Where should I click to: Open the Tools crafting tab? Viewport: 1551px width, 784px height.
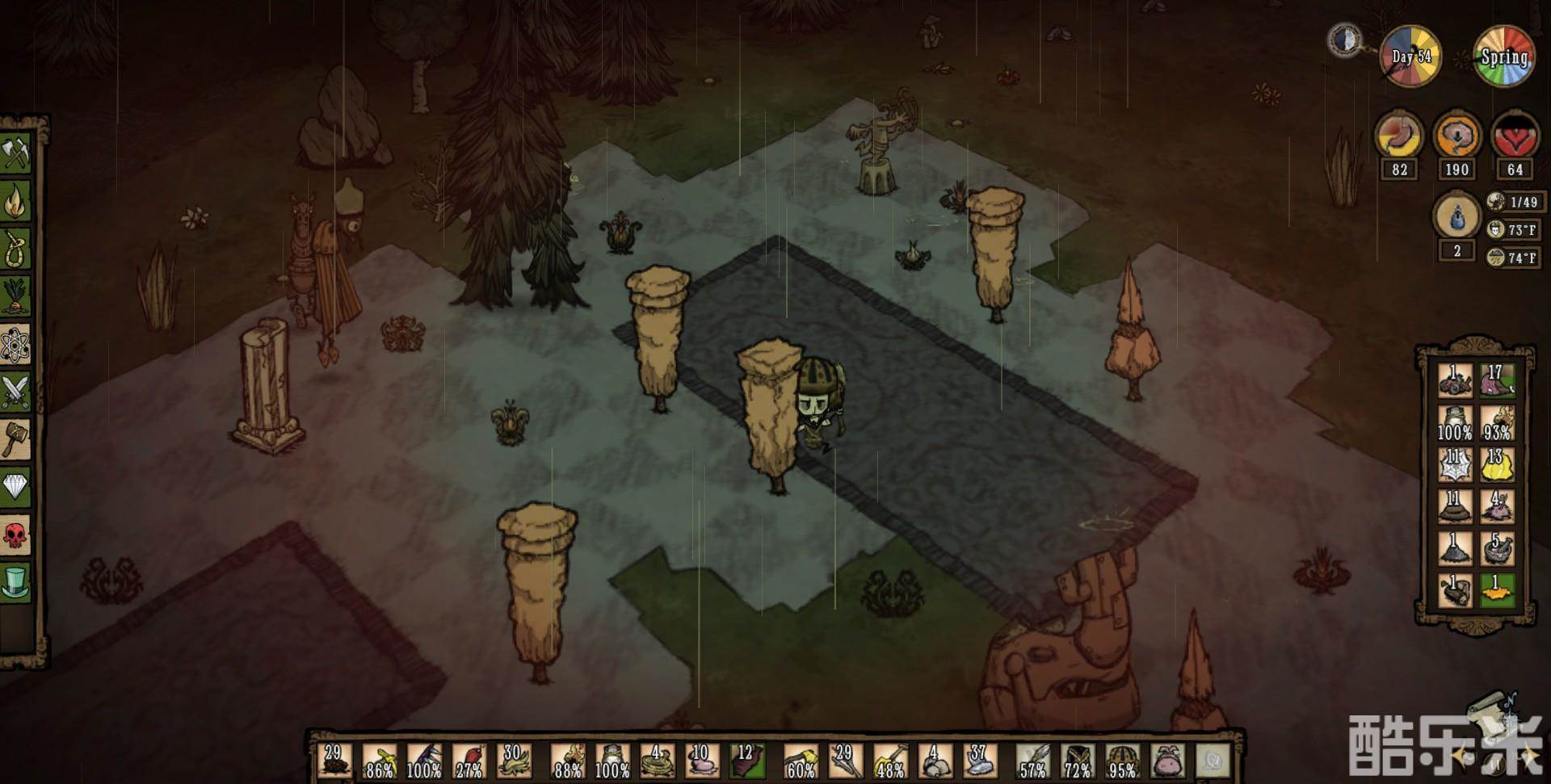coord(16,153)
